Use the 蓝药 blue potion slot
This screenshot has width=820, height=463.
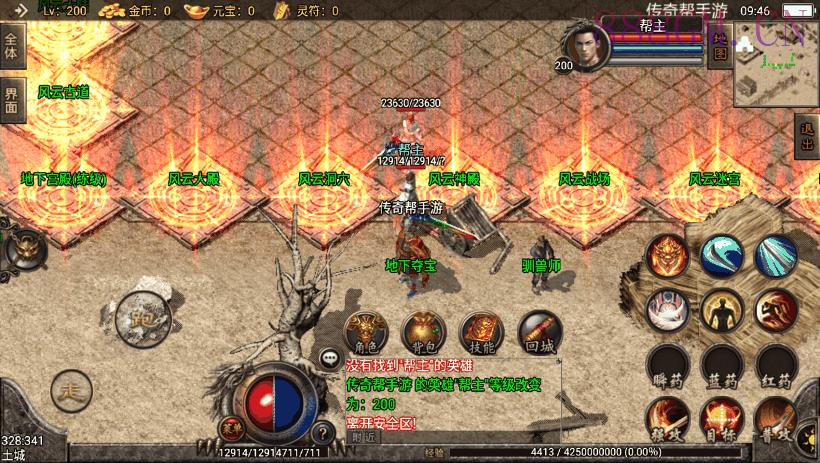pos(719,366)
